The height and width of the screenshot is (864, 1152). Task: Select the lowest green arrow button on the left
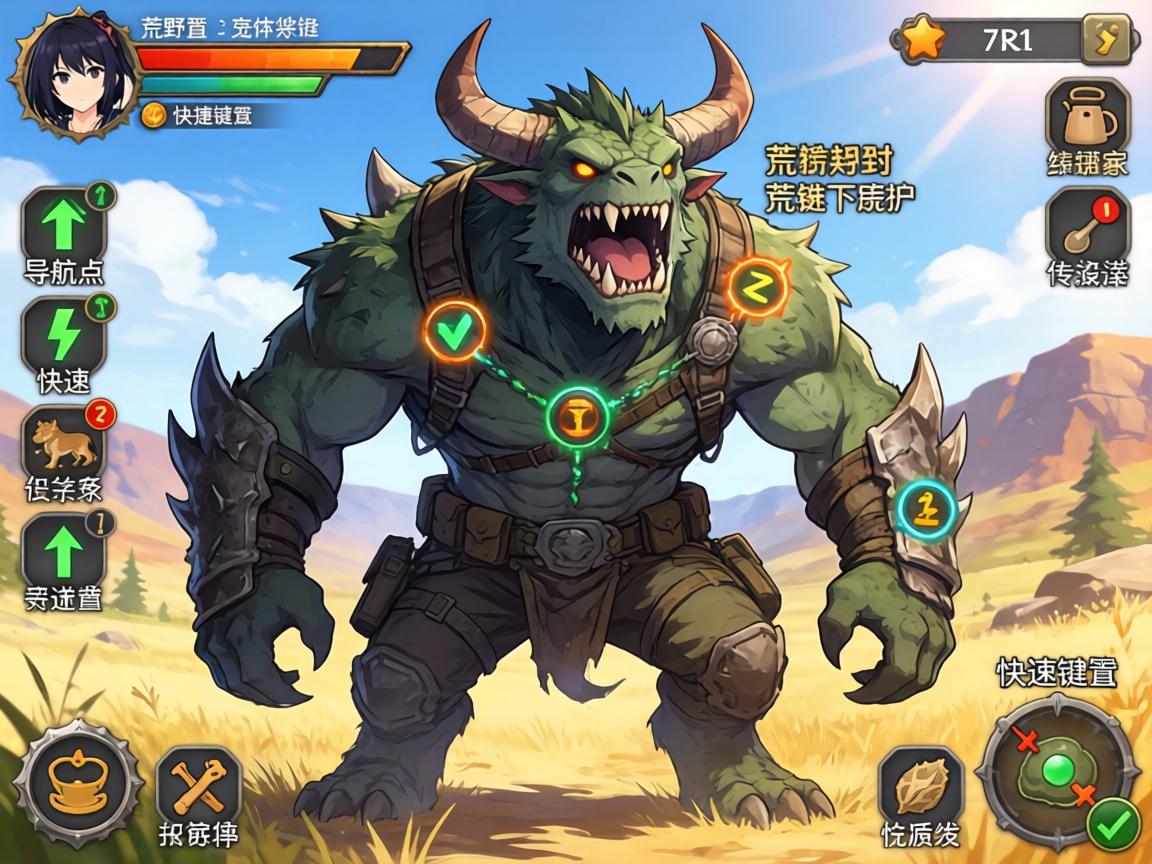[x=64, y=550]
